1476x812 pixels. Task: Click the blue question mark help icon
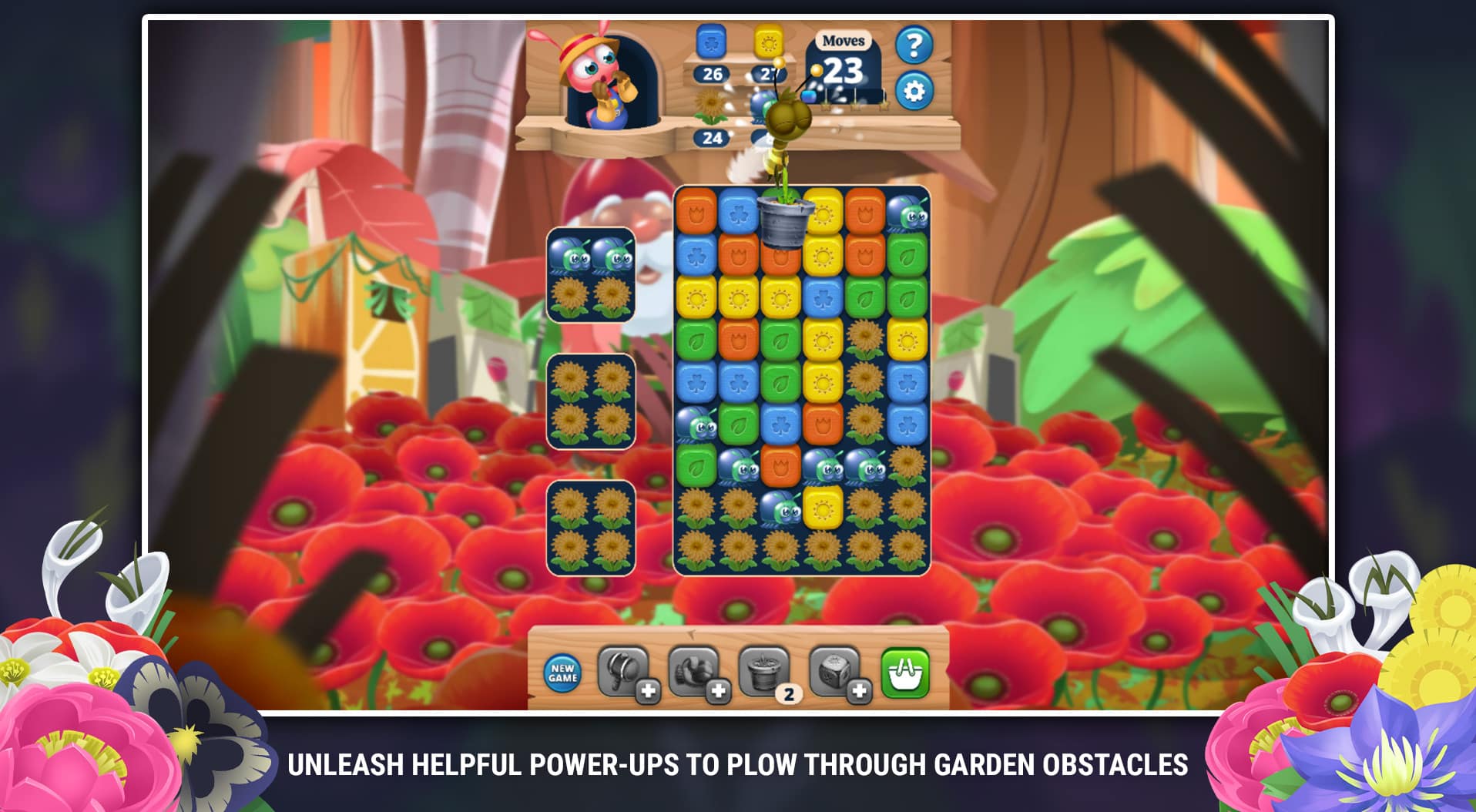[x=914, y=43]
